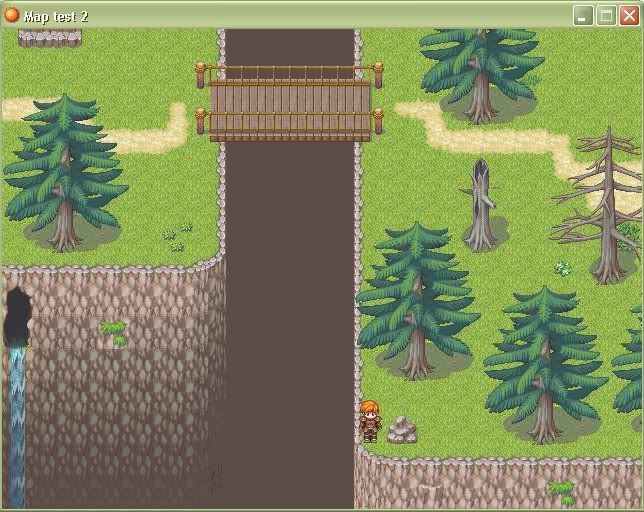The width and height of the screenshot is (644, 512).
Task: Close the Map test 2 window
Action: point(629,15)
